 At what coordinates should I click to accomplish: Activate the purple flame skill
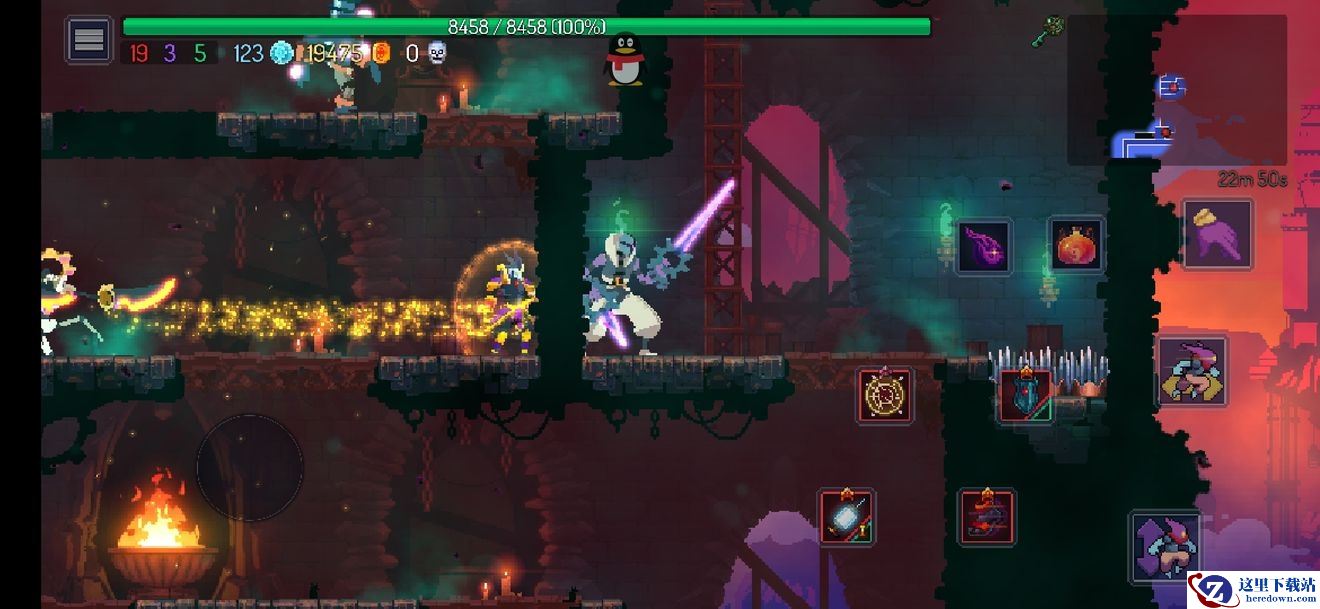point(984,246)
